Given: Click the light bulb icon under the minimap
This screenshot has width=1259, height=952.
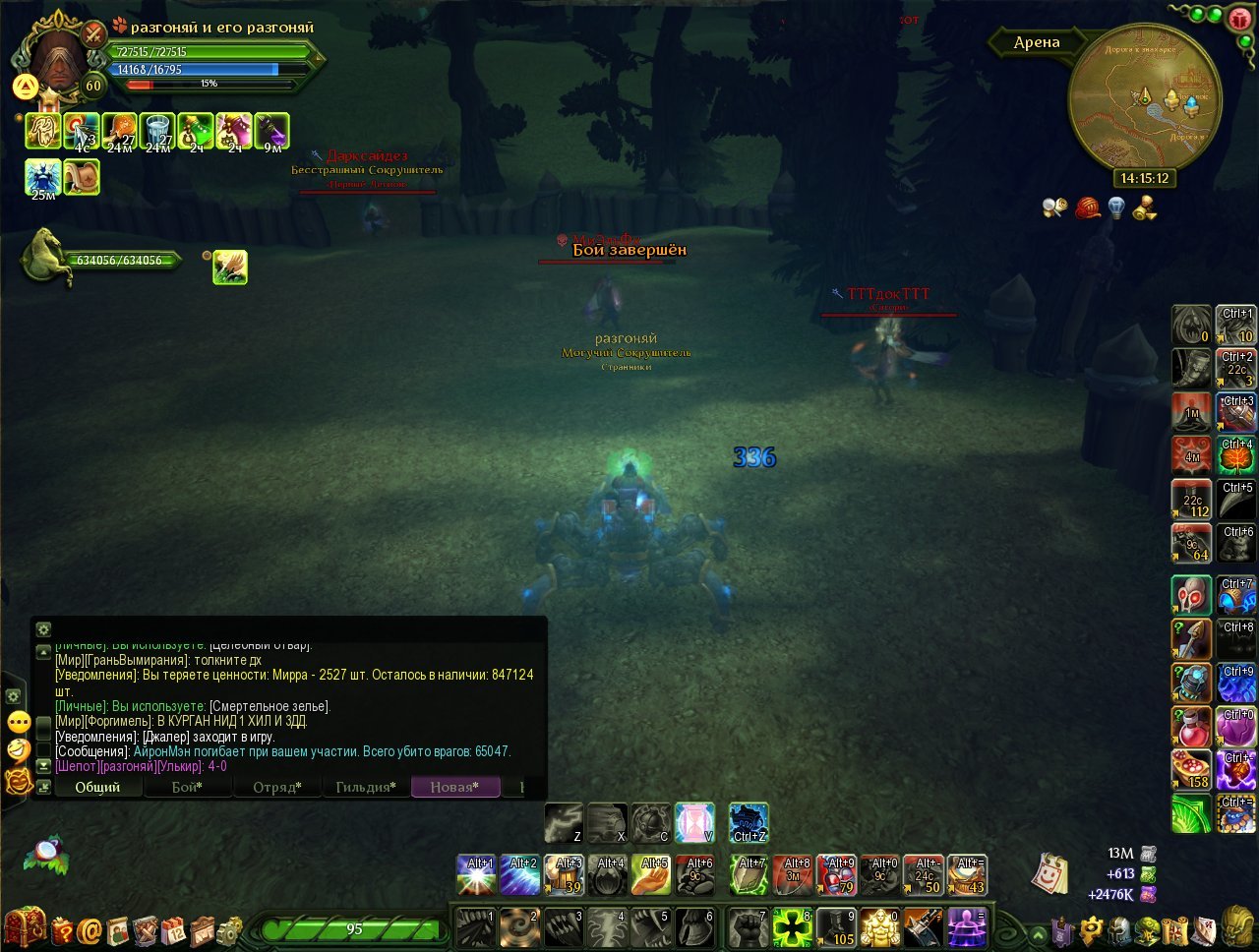Looking at the screenshot, I should [x=1115, y=208].
